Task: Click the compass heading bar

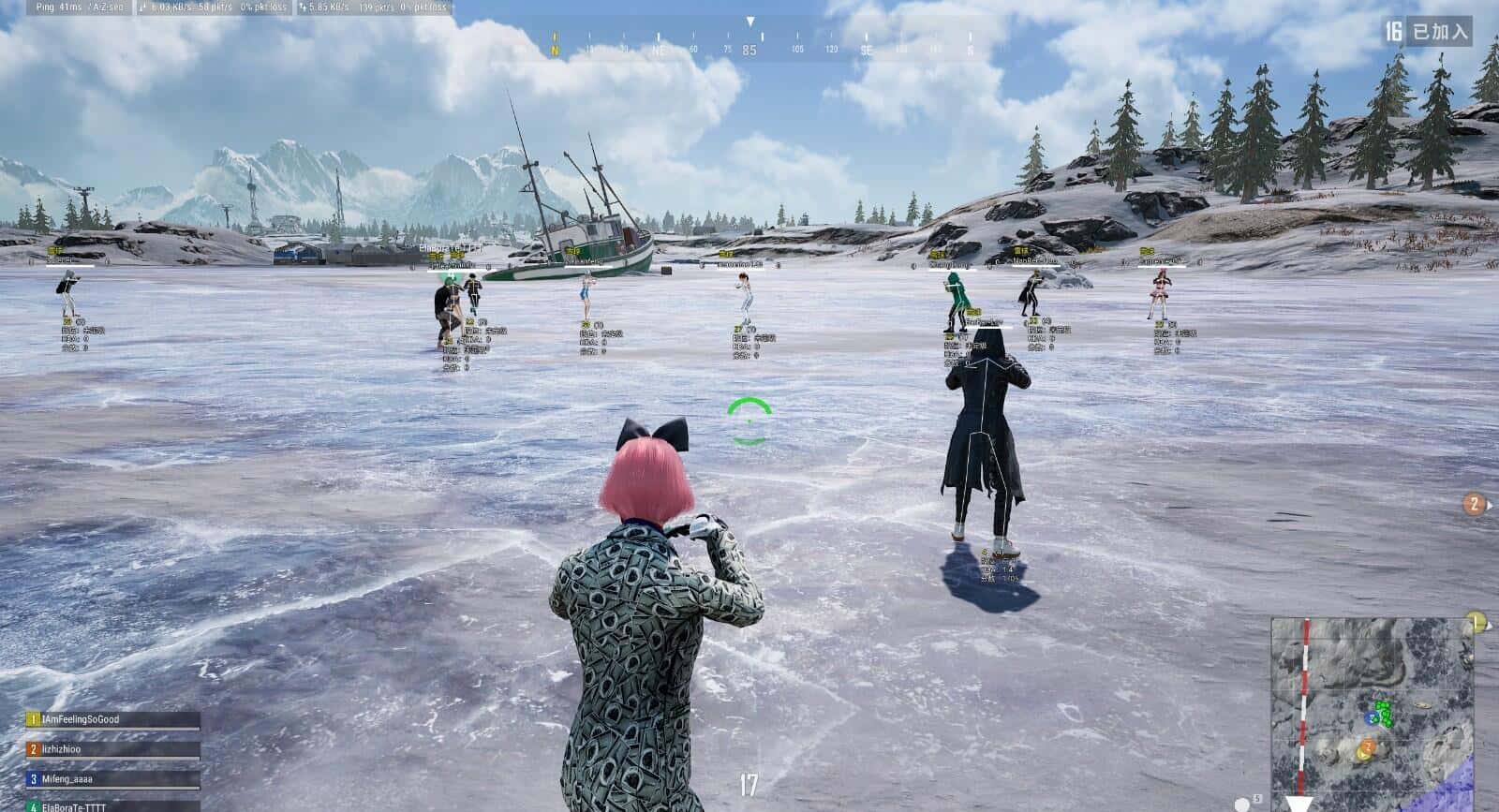Action: (x=749, y=49)
